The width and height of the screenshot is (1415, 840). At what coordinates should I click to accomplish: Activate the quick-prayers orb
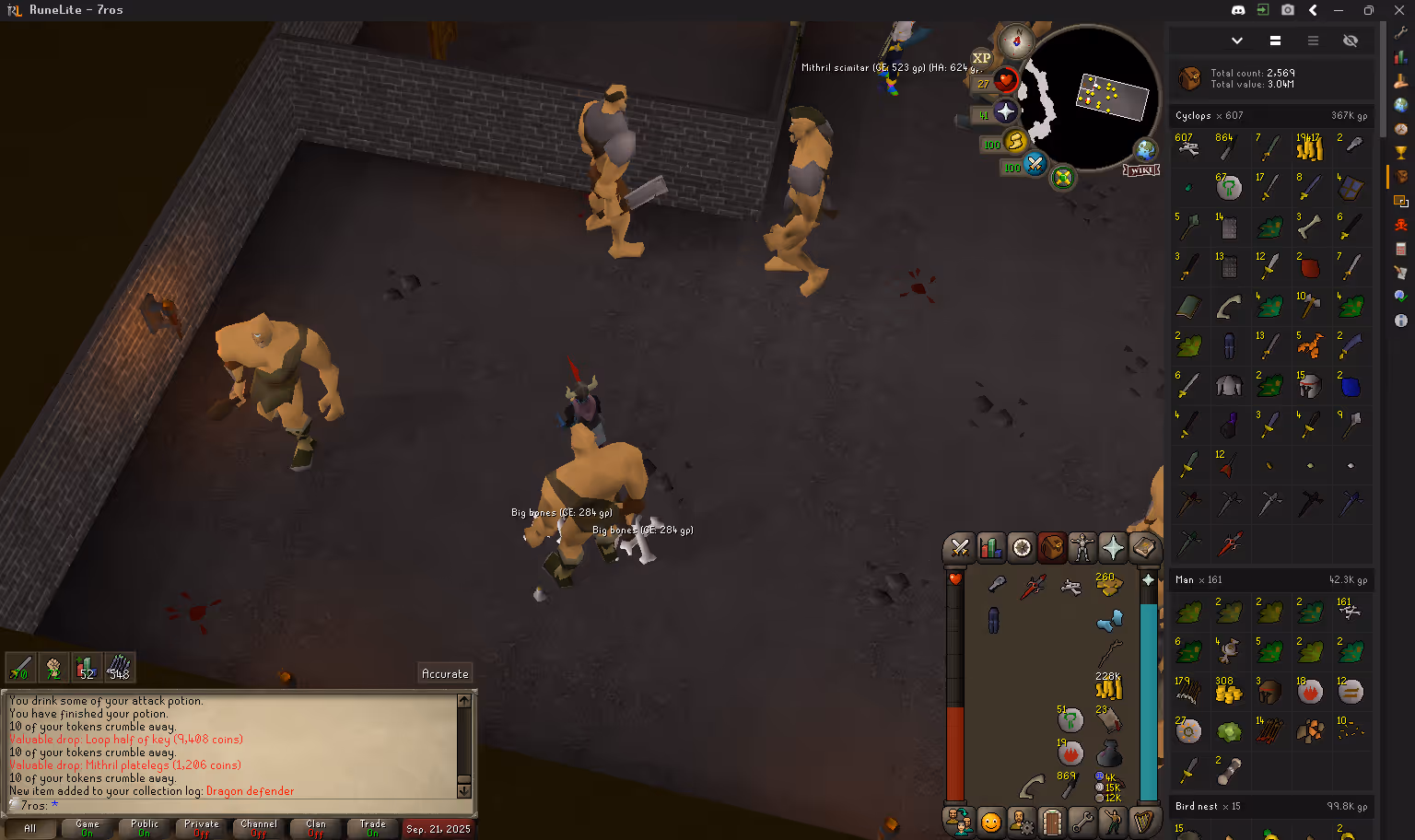click(x=1006, y=112)
